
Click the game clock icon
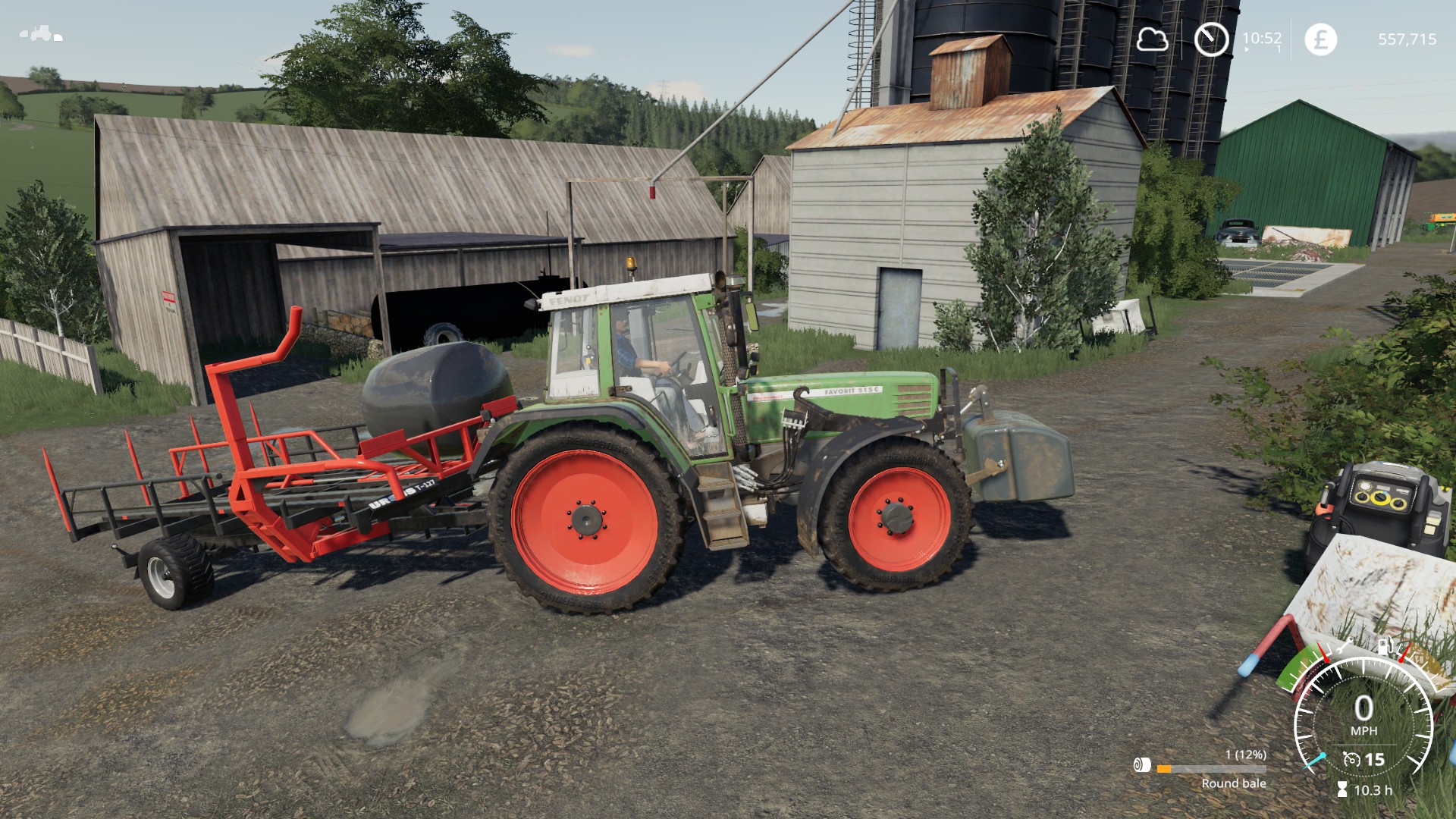[1211, 39]
